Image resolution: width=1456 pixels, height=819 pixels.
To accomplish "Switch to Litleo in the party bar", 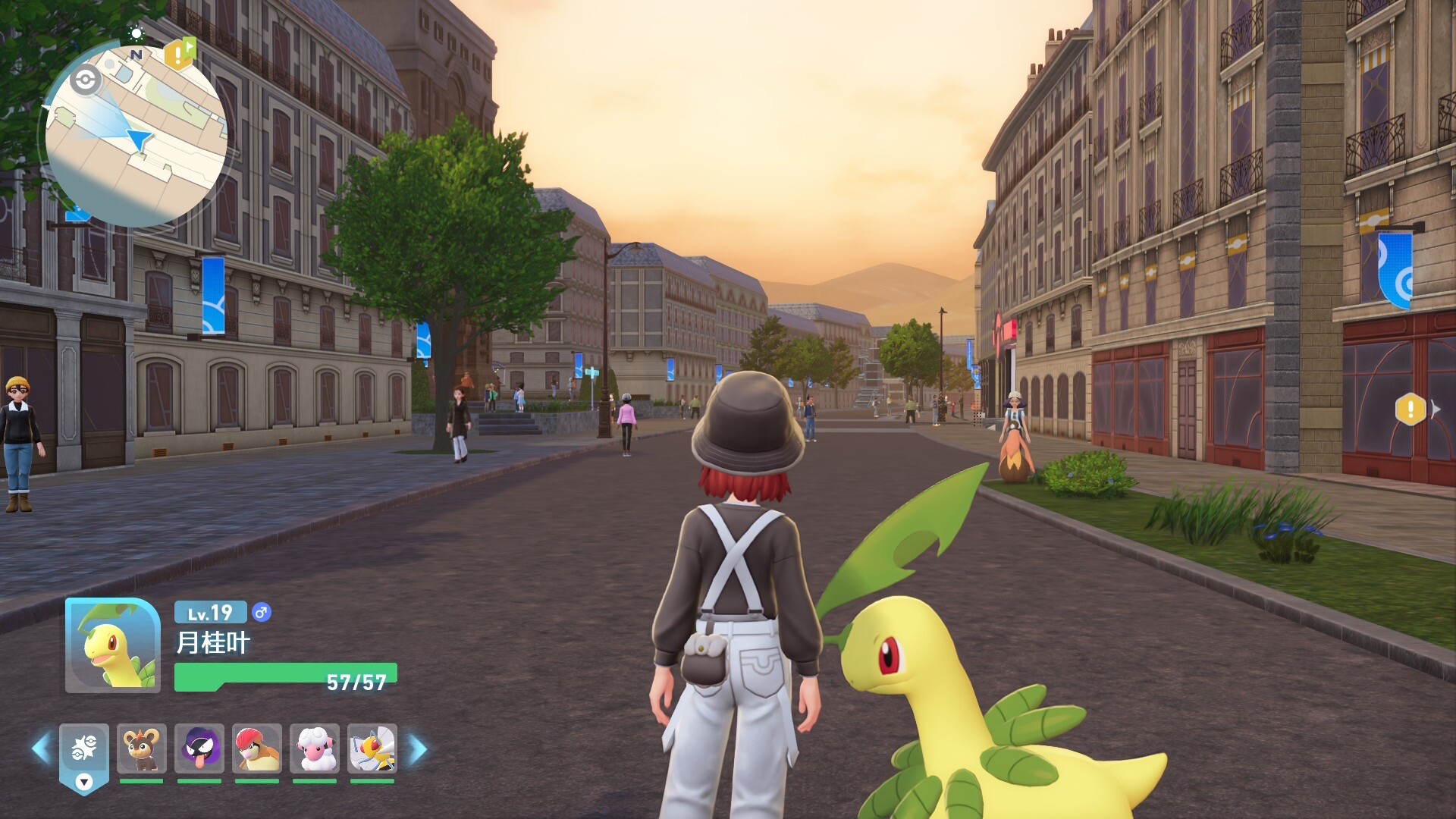I will click(x=142, y=748).
